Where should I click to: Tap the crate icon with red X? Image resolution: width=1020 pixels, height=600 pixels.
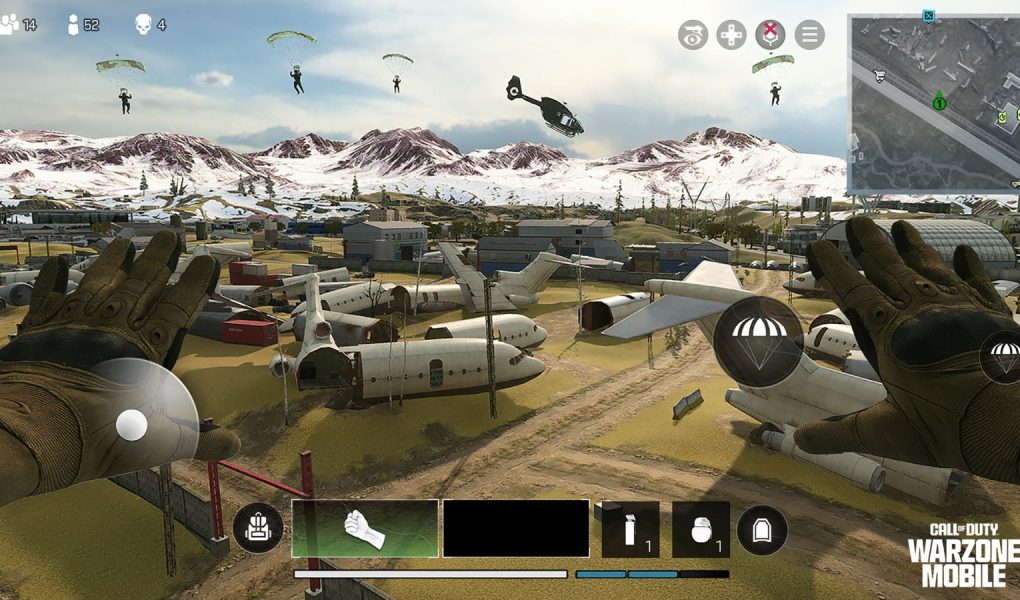[x=770, y=35]
